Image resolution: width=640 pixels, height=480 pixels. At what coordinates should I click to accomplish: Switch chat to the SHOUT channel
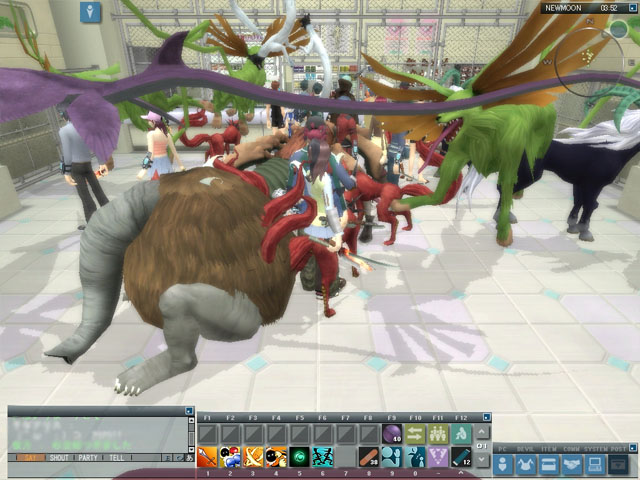tap(61, 458)
